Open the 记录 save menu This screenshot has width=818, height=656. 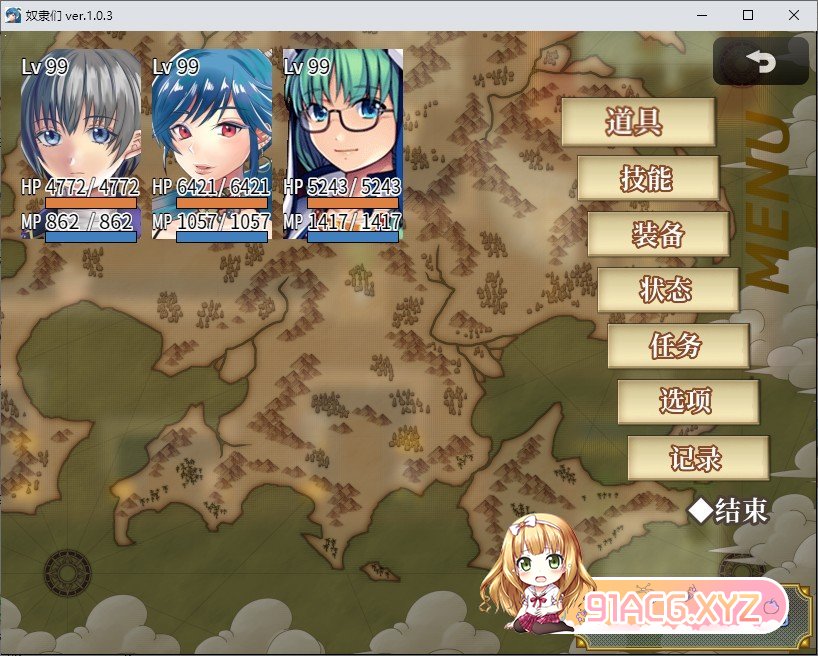tap(697, 458)
